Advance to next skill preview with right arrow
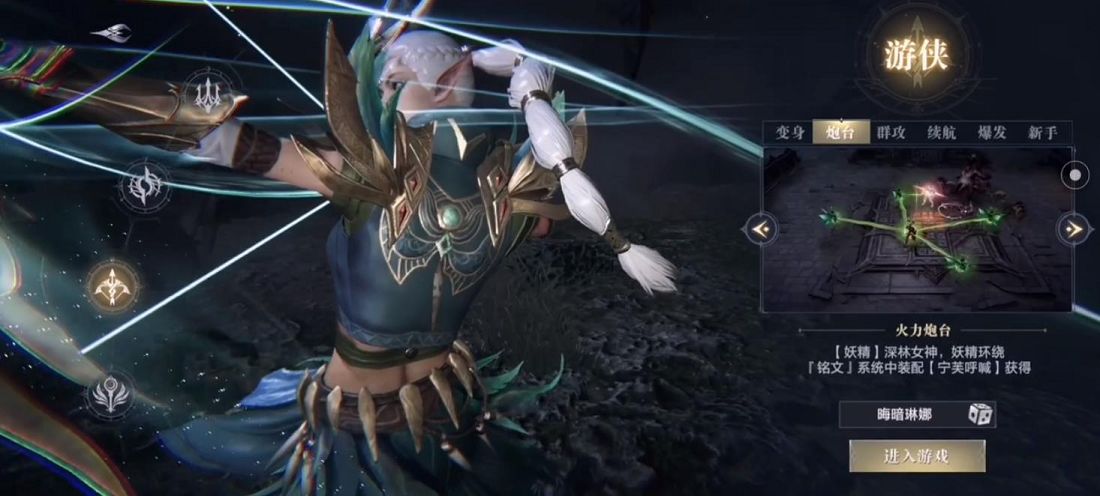 coord(1074,230)
